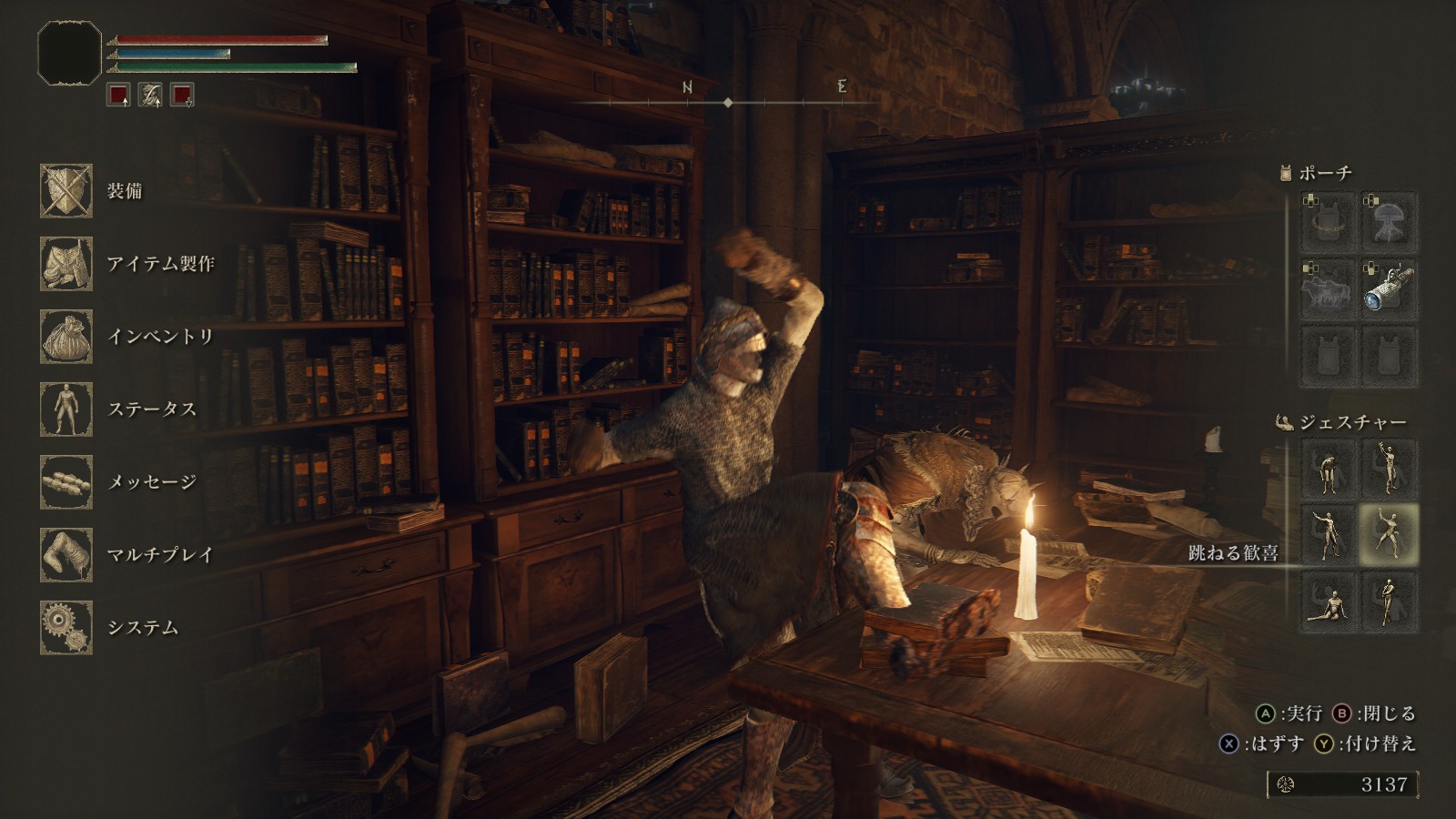Select the telescope pouch slot

[x=1390, y=289]
